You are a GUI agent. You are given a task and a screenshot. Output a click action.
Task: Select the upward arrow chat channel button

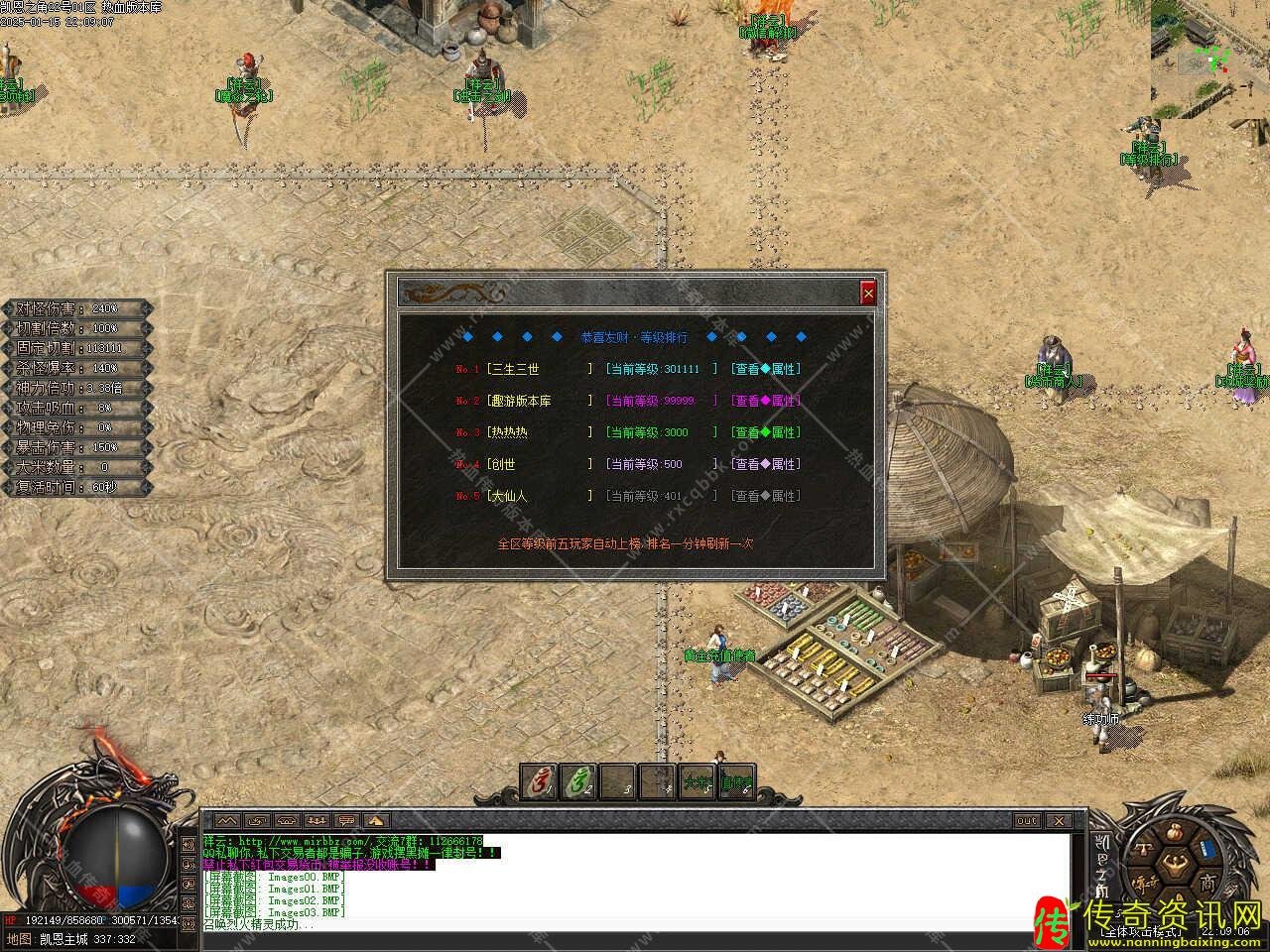[x=377, y=821]
